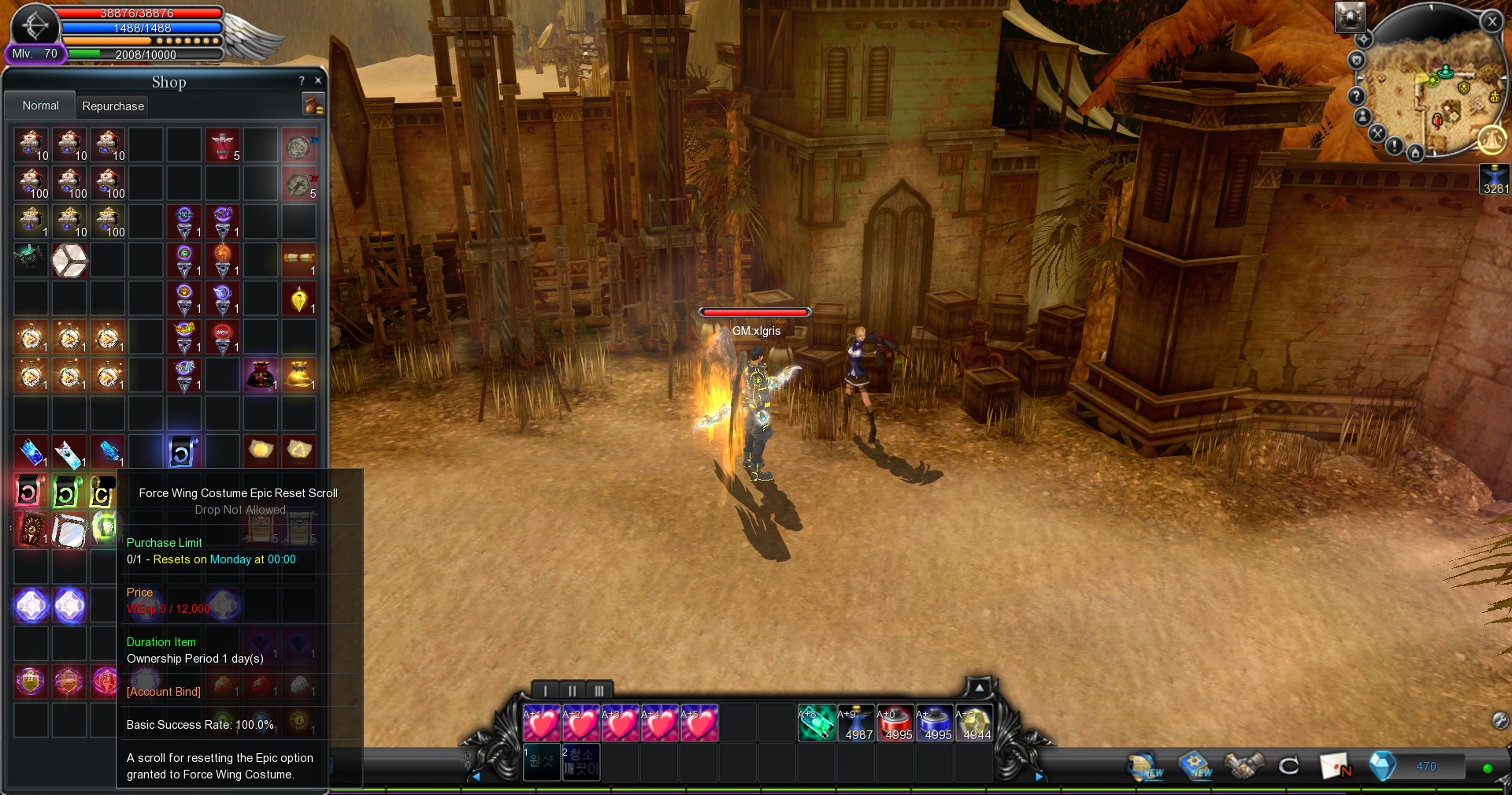Click the minimap question mark button
Viewport: 1512px width, 795px height.
click(1356, 96)
